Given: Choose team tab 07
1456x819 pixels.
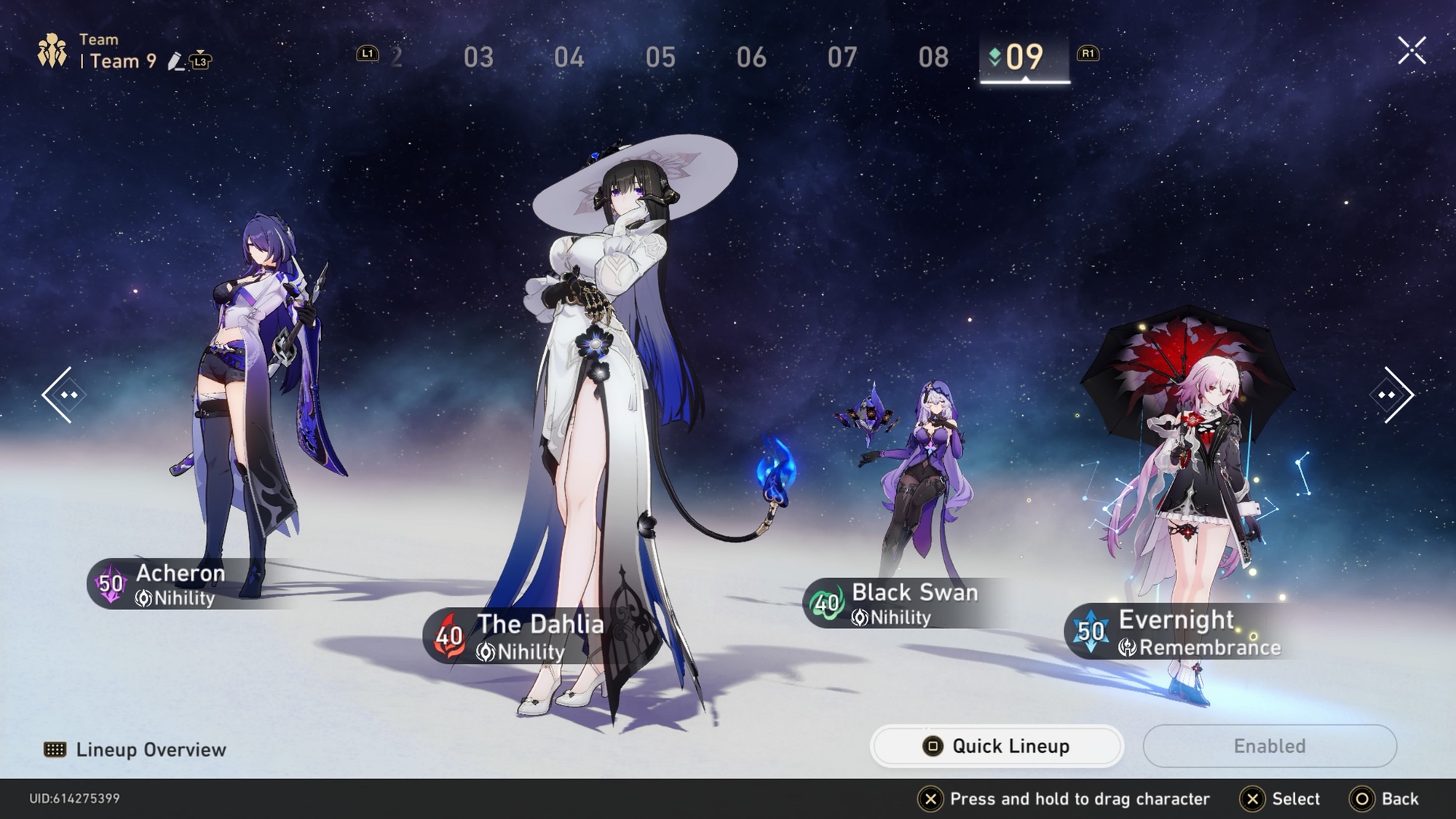Looking at the screenshot, I should 842,57.
